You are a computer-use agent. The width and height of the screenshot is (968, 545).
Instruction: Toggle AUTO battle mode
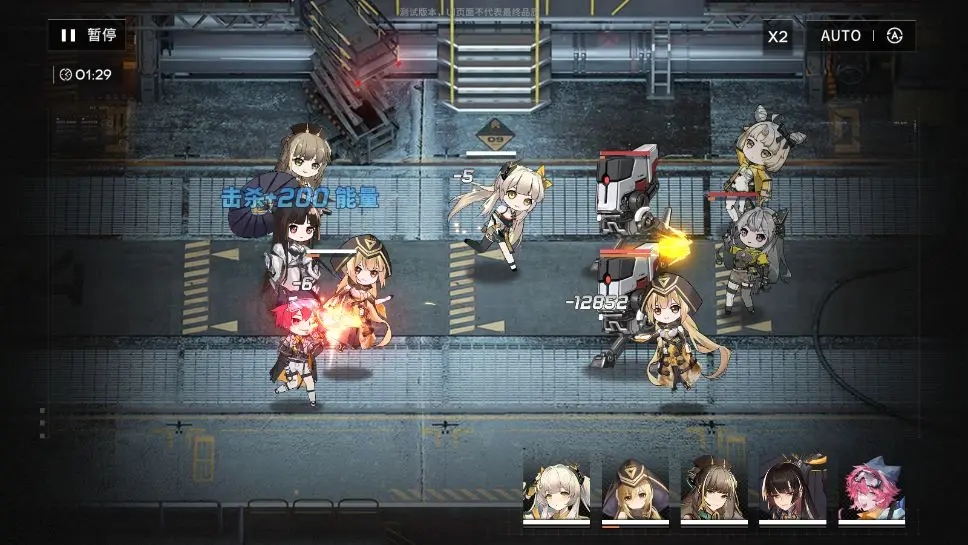click(860, 36)
